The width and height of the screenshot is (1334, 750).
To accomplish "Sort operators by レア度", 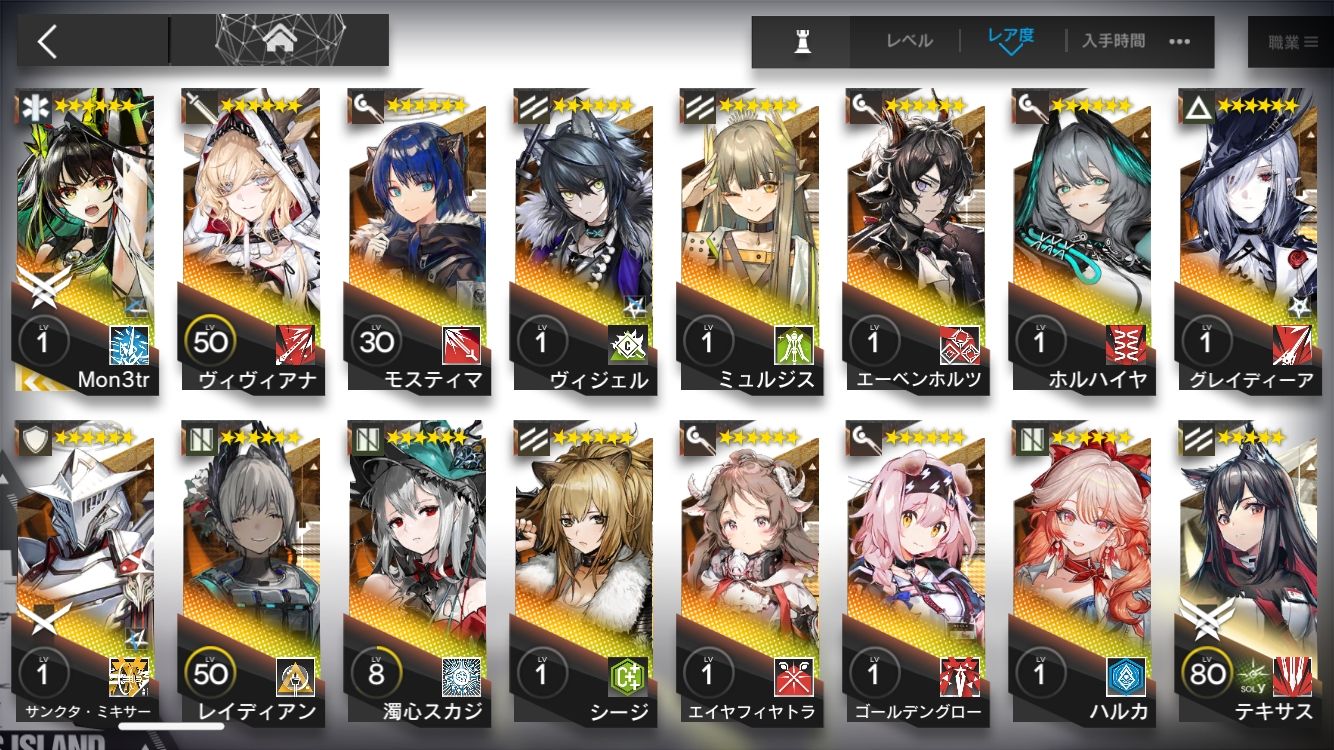I will coord(1010,40).
